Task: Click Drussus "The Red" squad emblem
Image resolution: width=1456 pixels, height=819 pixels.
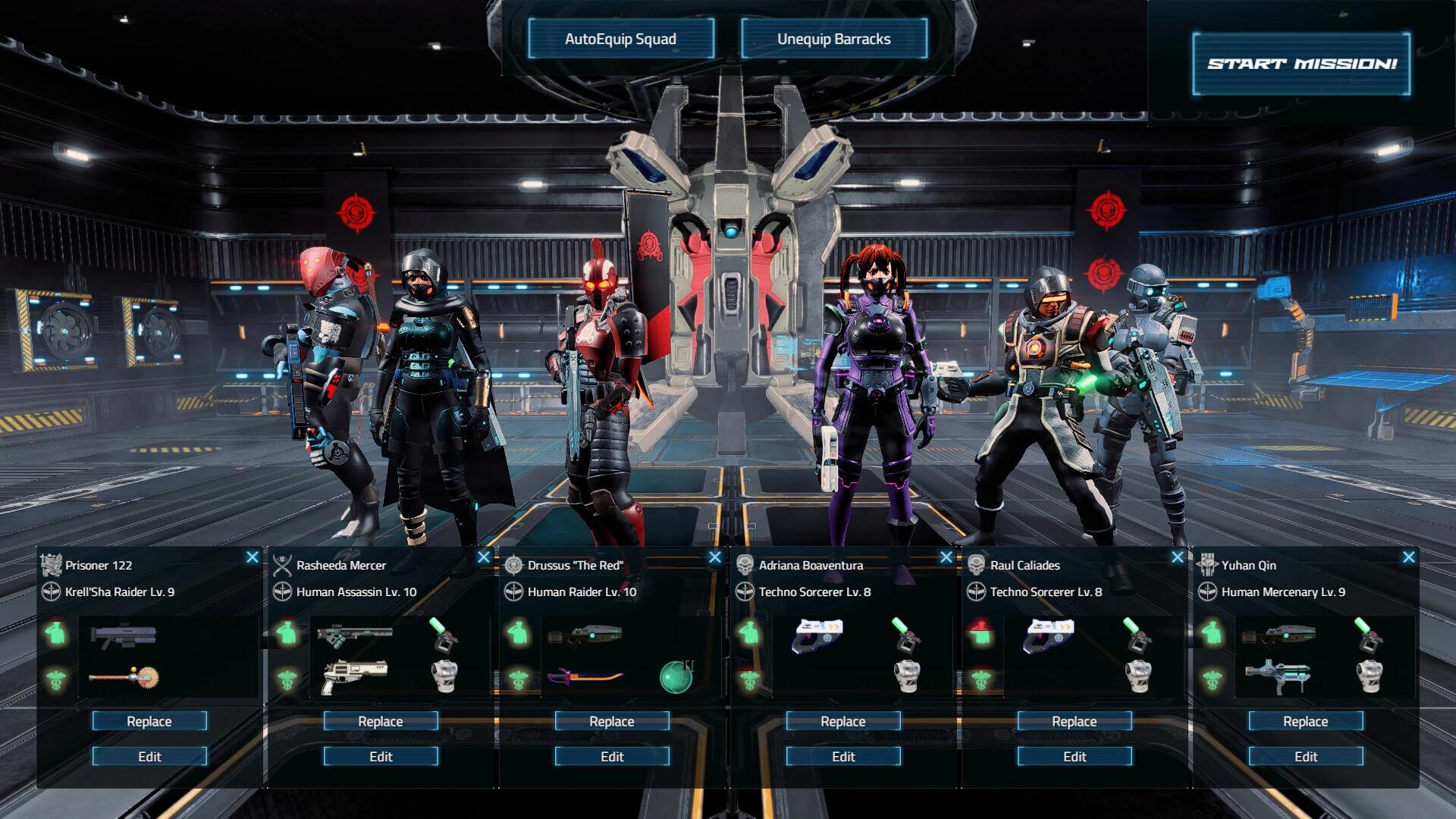Action: [515, 564]
